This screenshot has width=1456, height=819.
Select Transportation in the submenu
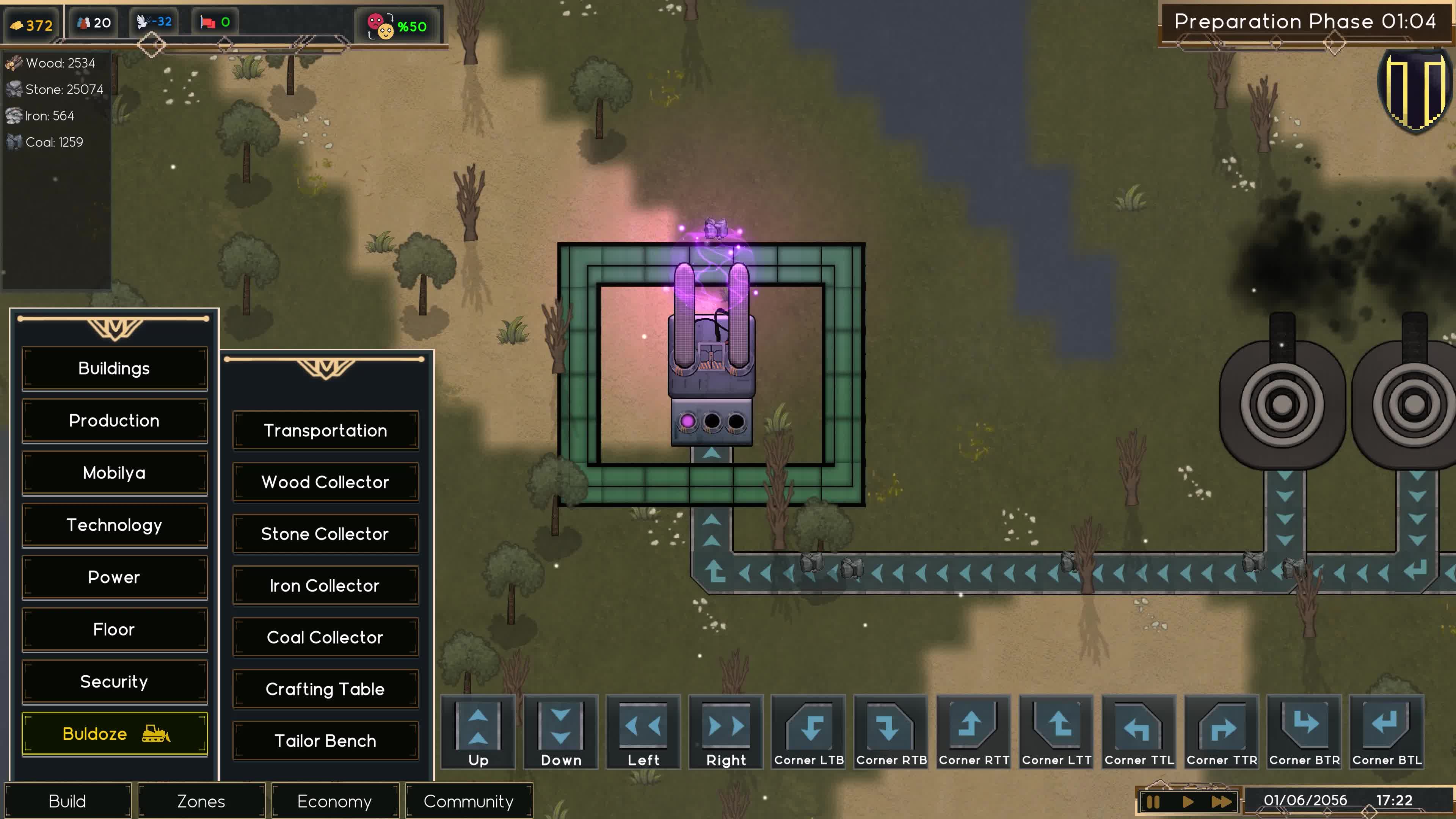tap(325, 431)
